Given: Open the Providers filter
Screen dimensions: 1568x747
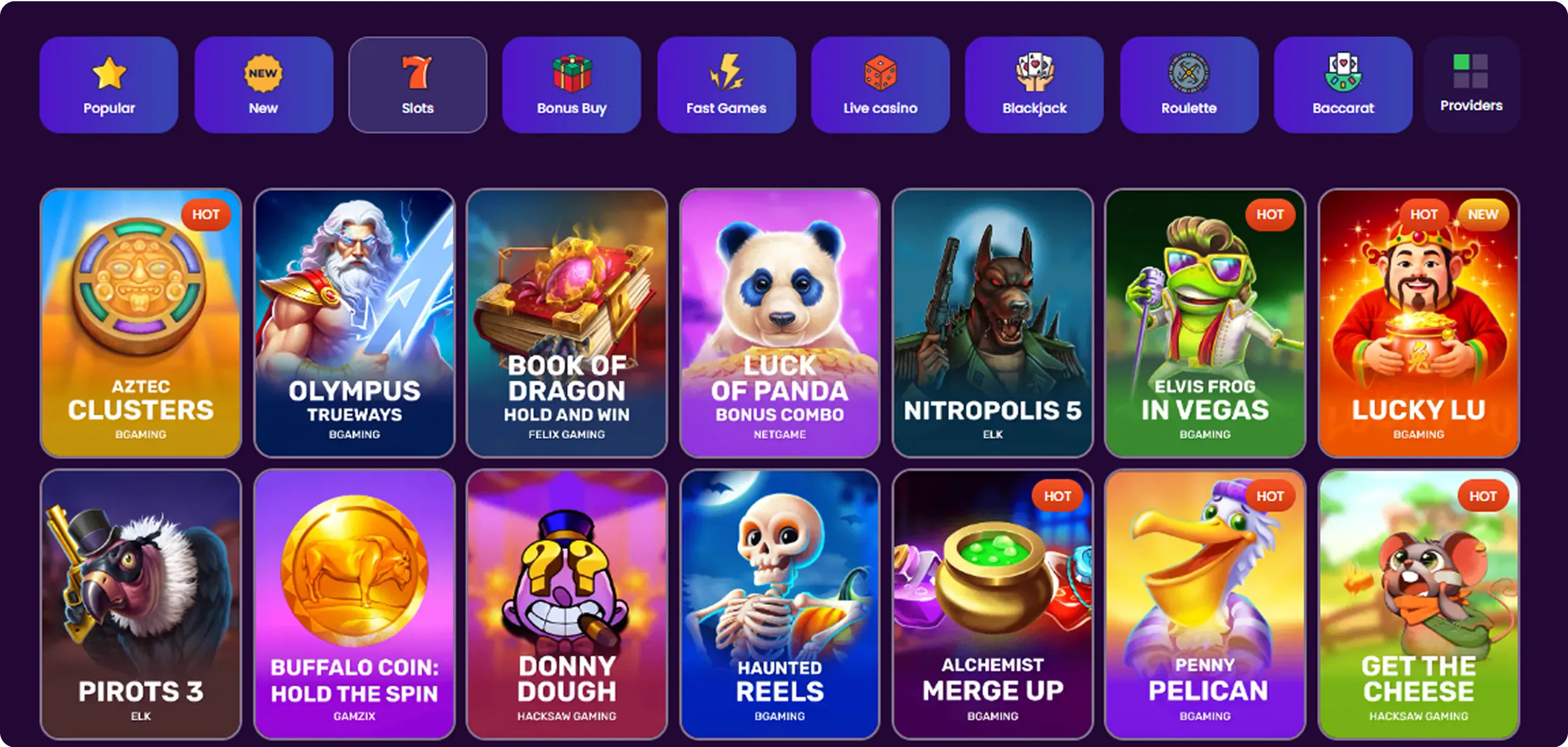Looking at the screenshot, I should click(x=1471, y=85).
